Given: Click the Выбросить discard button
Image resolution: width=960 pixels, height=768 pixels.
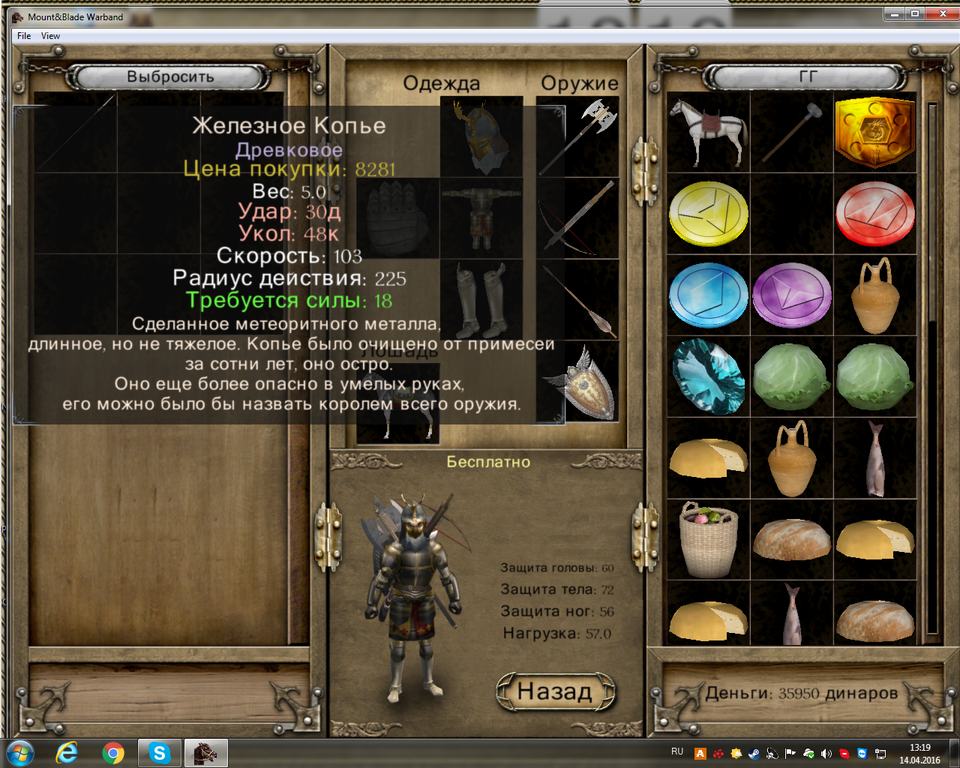Looking at the screenshot, I should tap(170, 77).
